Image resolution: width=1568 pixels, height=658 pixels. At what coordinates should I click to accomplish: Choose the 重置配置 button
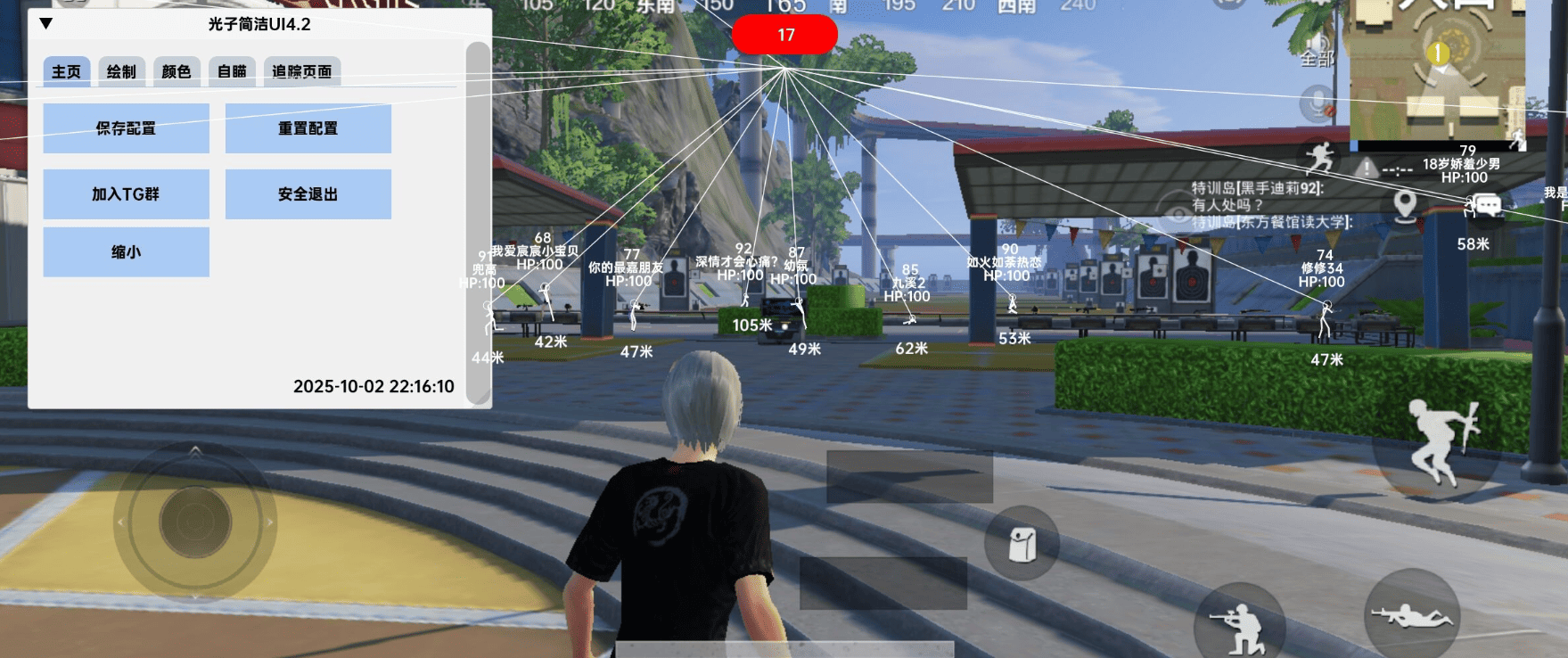click(308, 128)
